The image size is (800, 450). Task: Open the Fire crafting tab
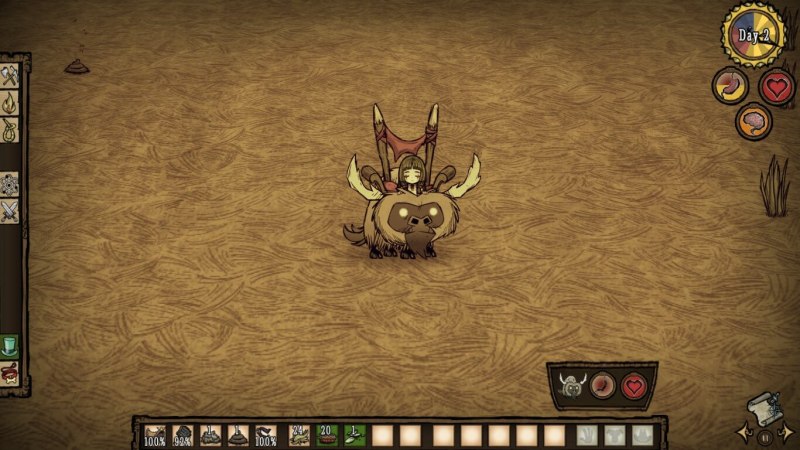coord(10,102)
